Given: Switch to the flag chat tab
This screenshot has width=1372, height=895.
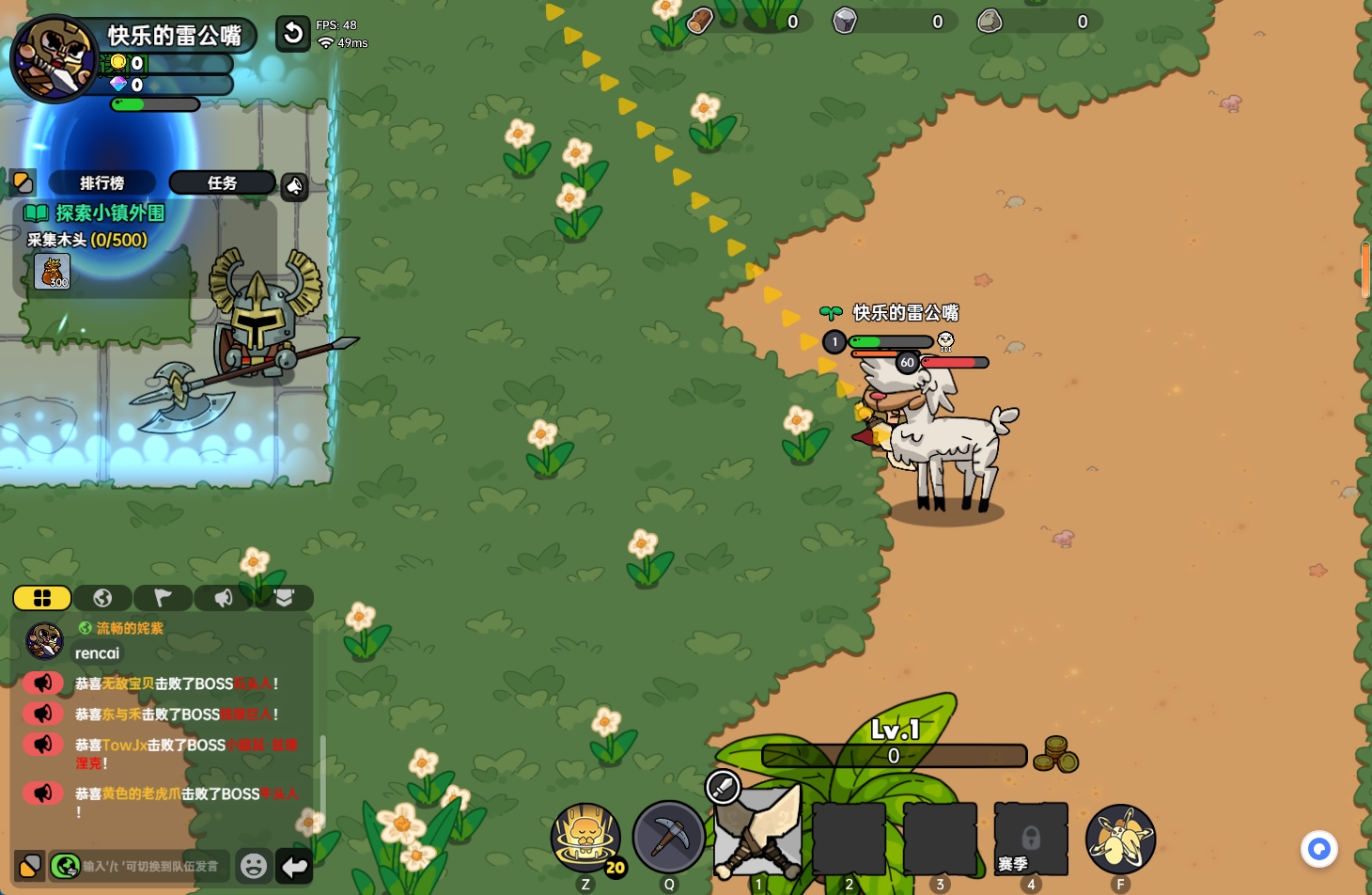Looking at the screenshot, I should pos(163,598).
